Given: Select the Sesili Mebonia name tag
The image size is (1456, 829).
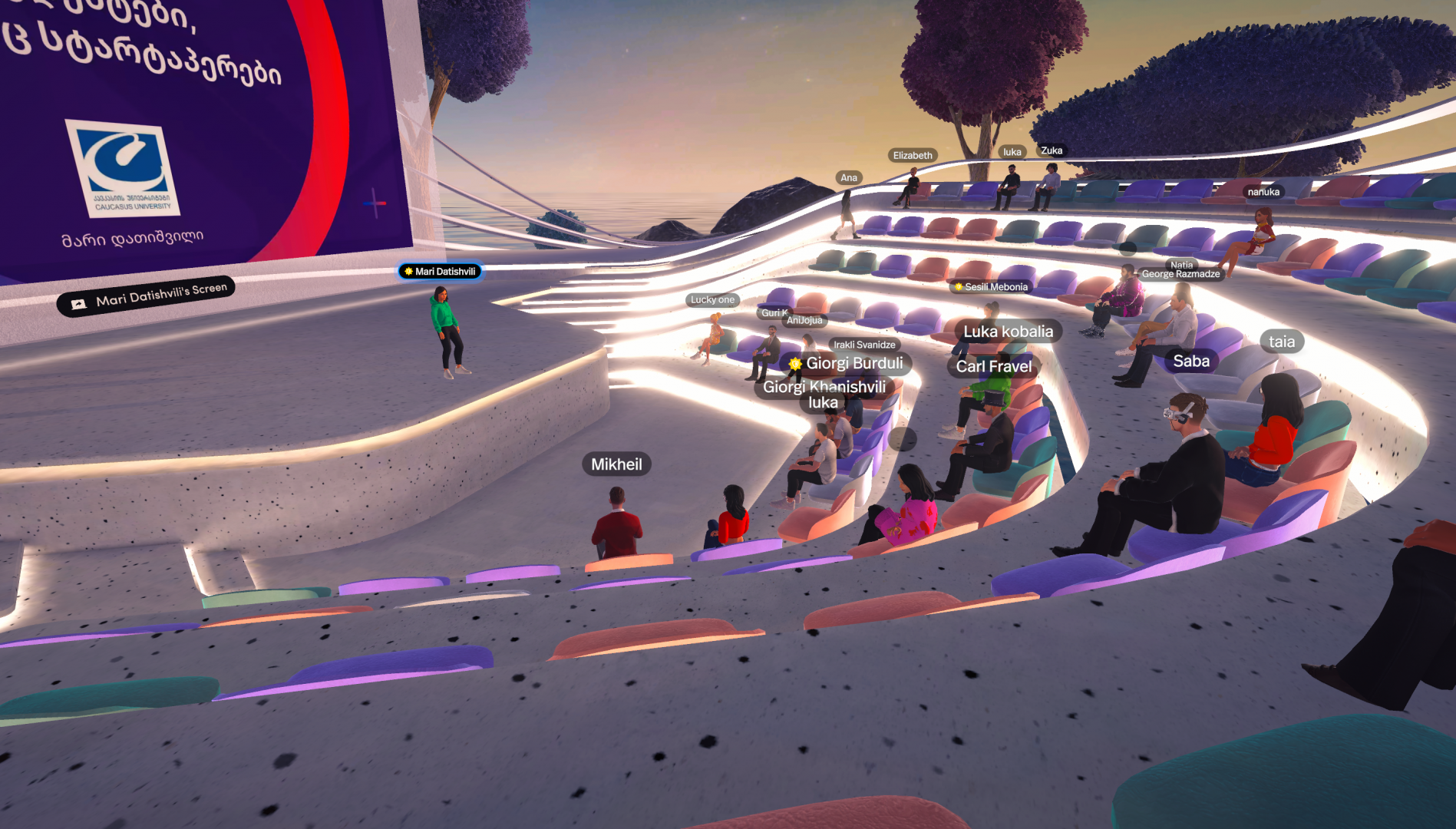Looking at the screenshot, I should (x=992, y=287).
